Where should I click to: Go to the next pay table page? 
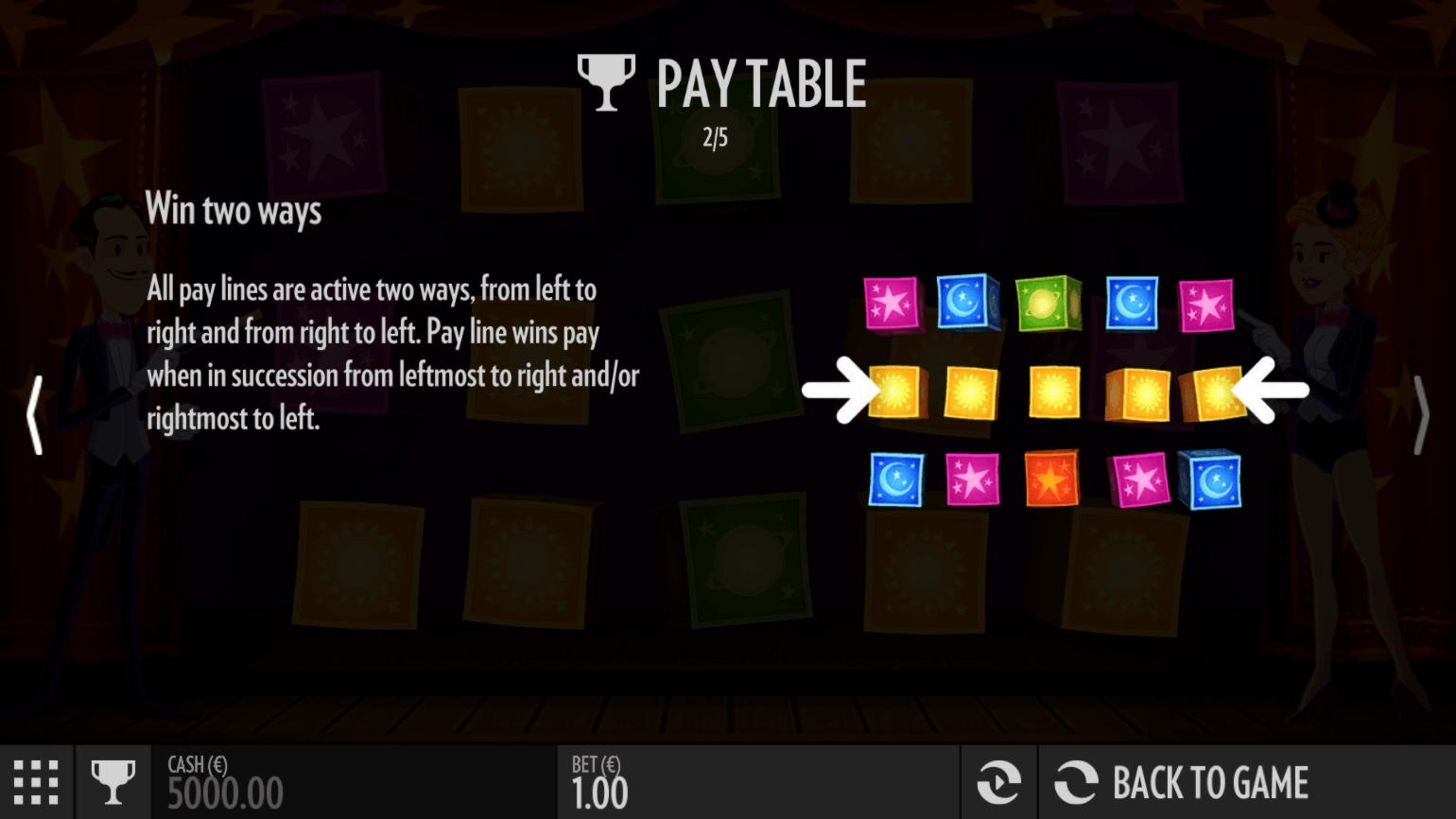(x=1420, y=415)
